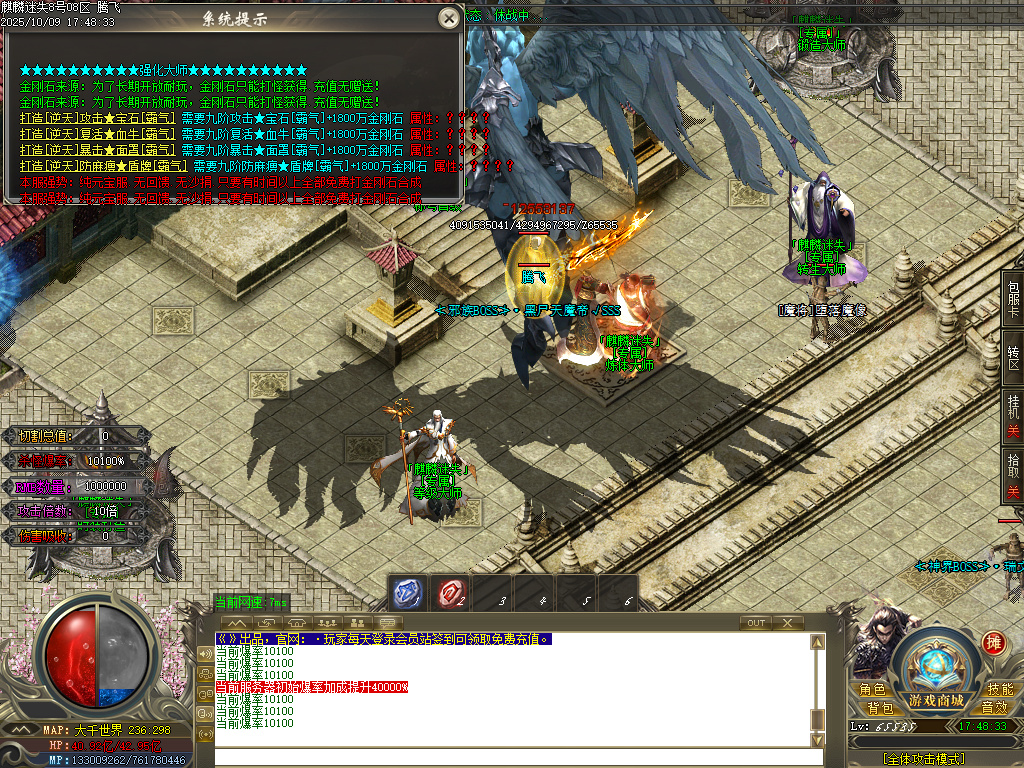
Task: Use the red gem in hotbar slot 2
Action: (x=450, y=594)
